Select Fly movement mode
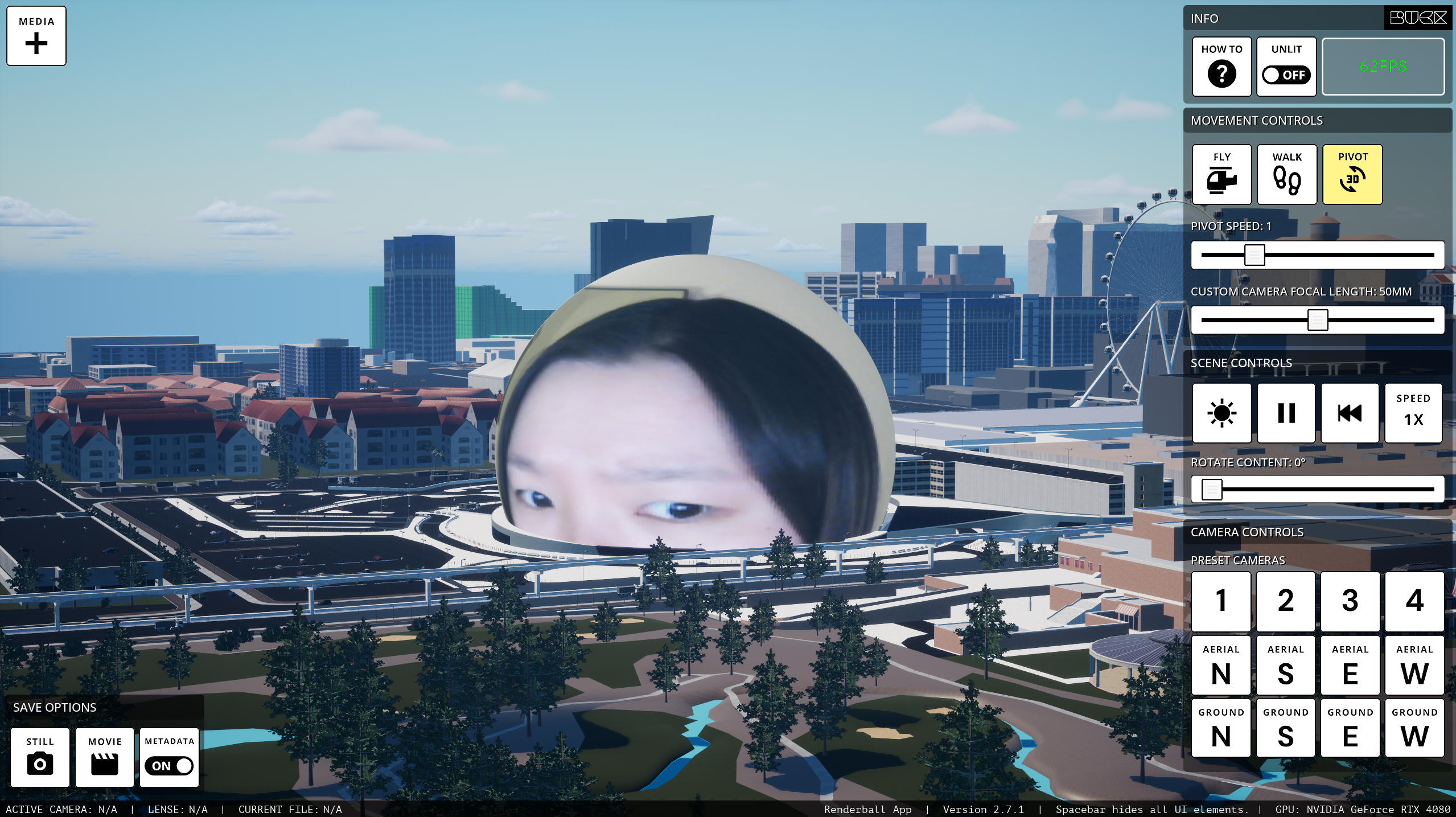Viewport: 1456px width, 817px height. [1221, 174]
